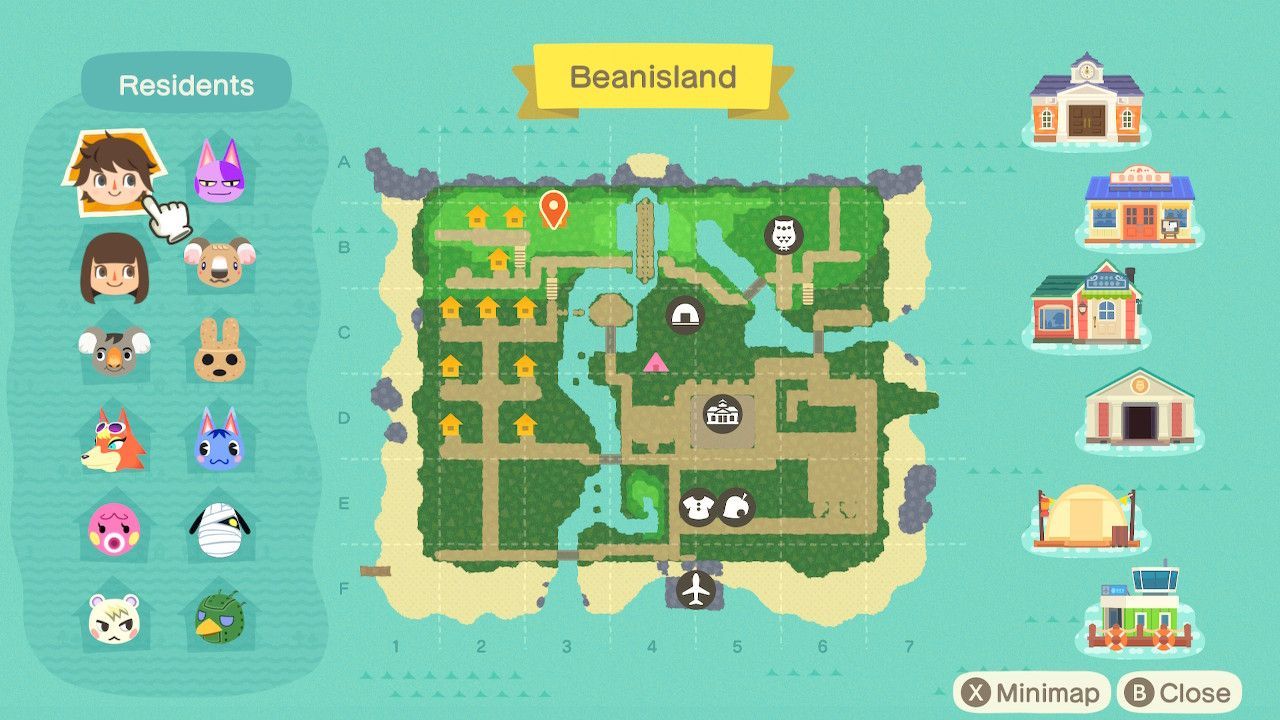Select the mummy dog villager portrait
1280x720 pixels.
218,528
